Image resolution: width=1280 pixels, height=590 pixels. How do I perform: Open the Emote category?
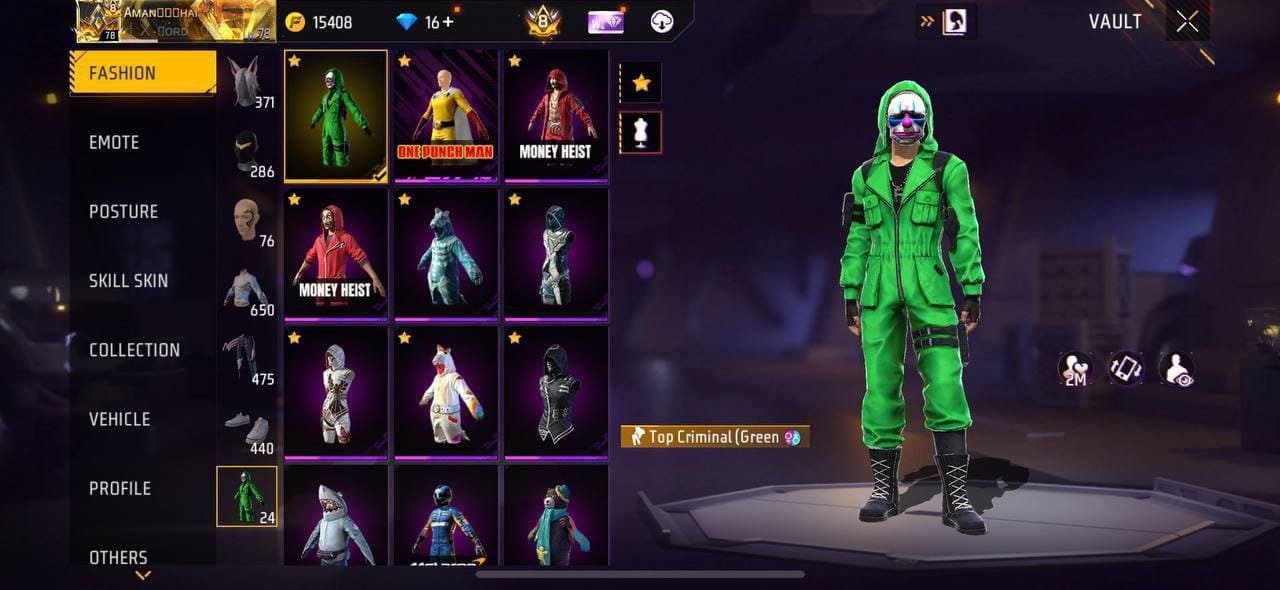(114, 142)
